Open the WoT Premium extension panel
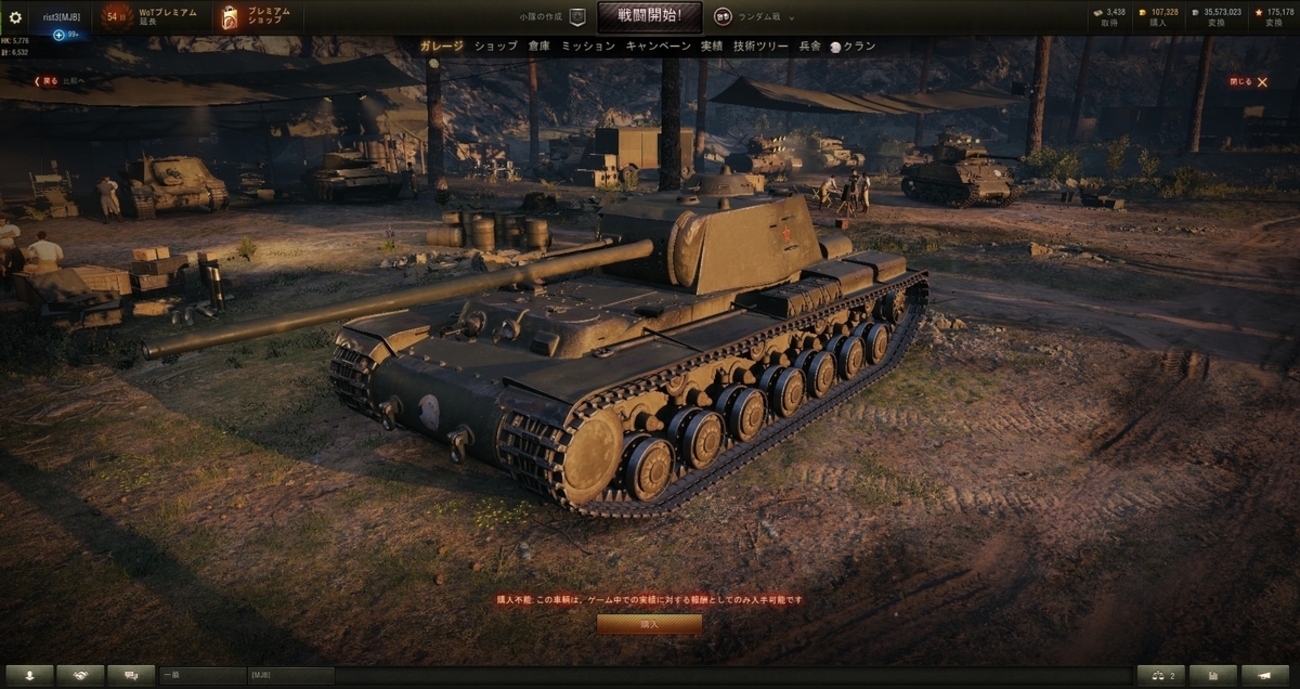1300x689 pixels. pyautogui.click(x=150, y=17)
